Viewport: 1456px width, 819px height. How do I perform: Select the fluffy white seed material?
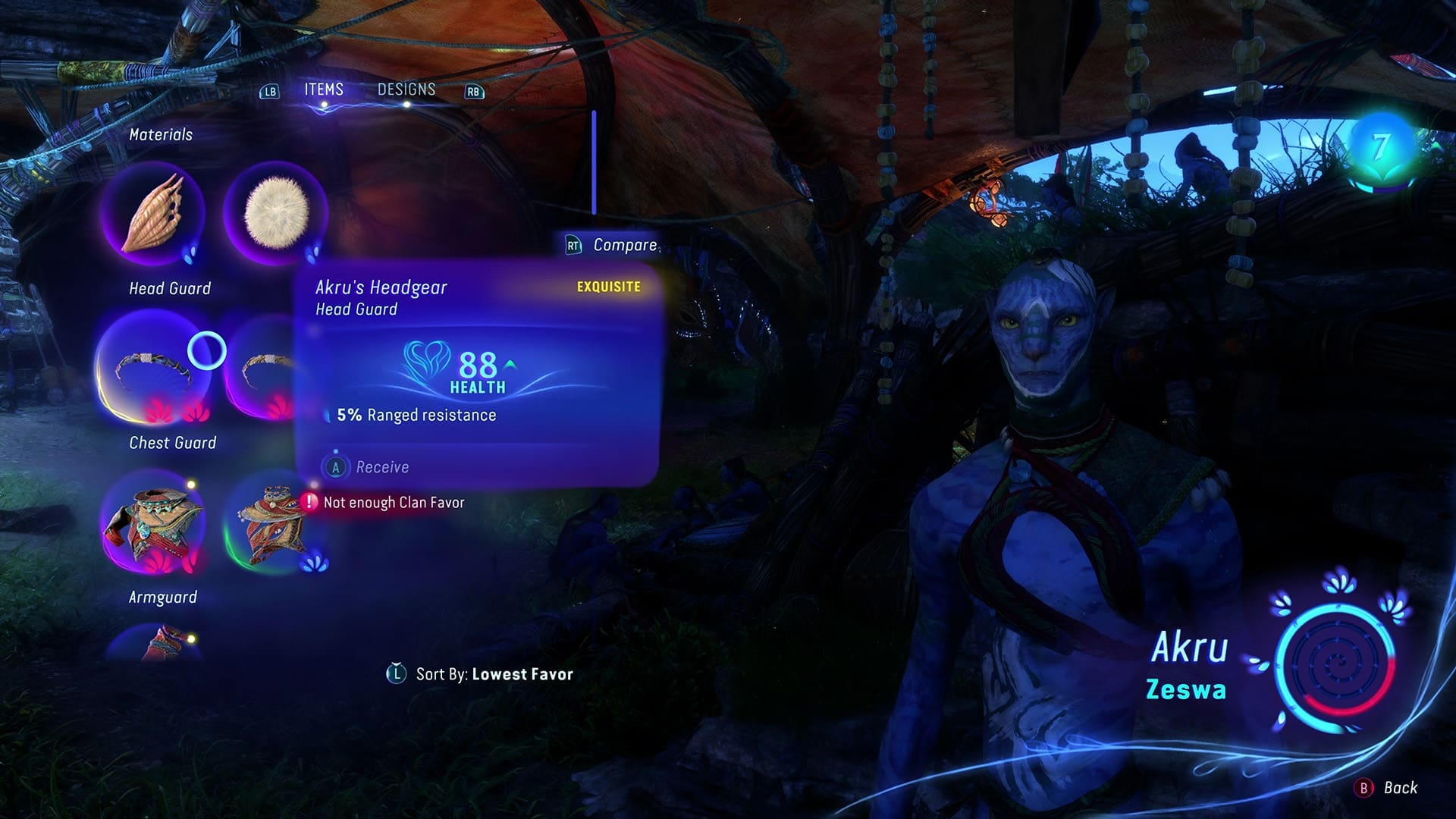click(276, 213)
